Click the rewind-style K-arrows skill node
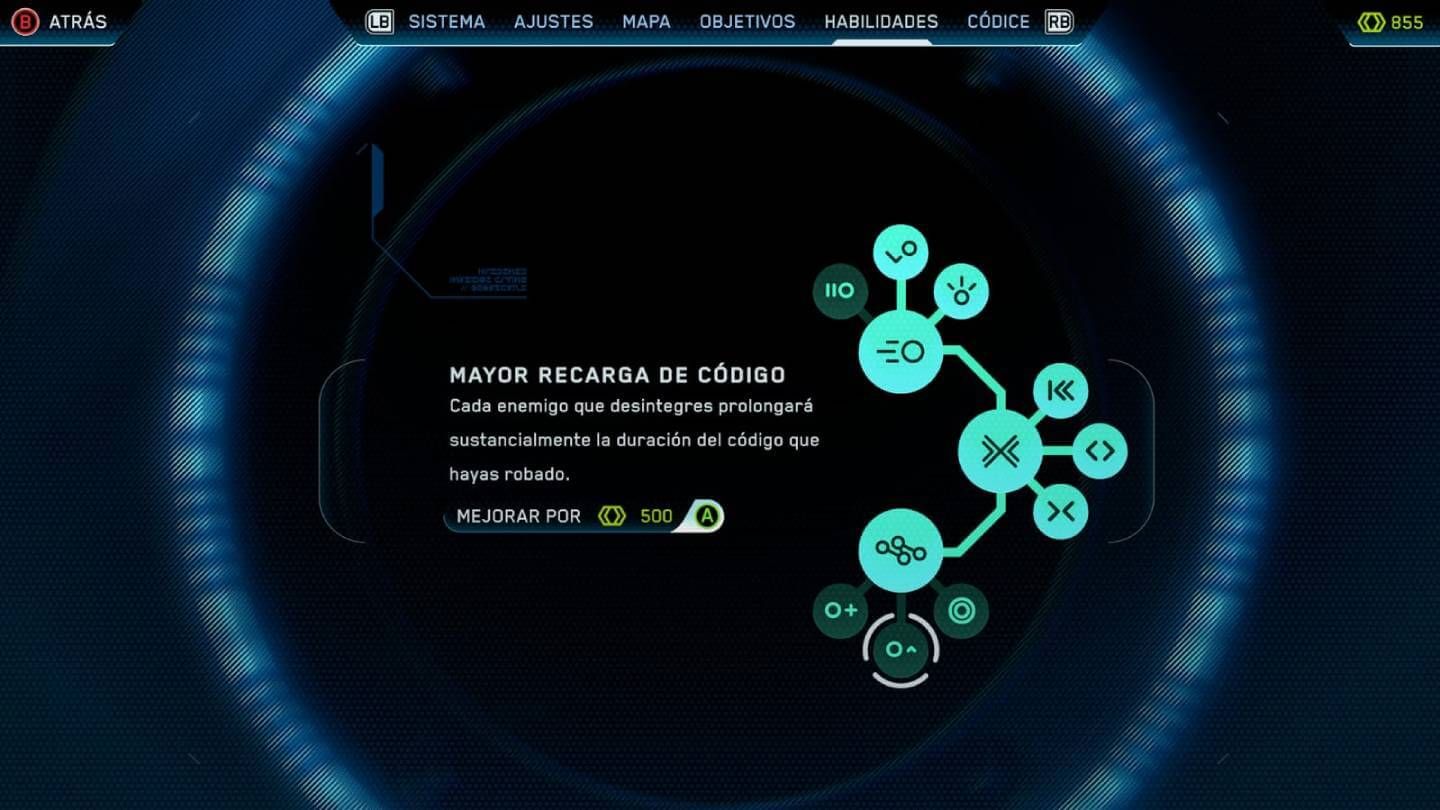This screenshot has width=1440, height=810. [x=1061, y=392]
